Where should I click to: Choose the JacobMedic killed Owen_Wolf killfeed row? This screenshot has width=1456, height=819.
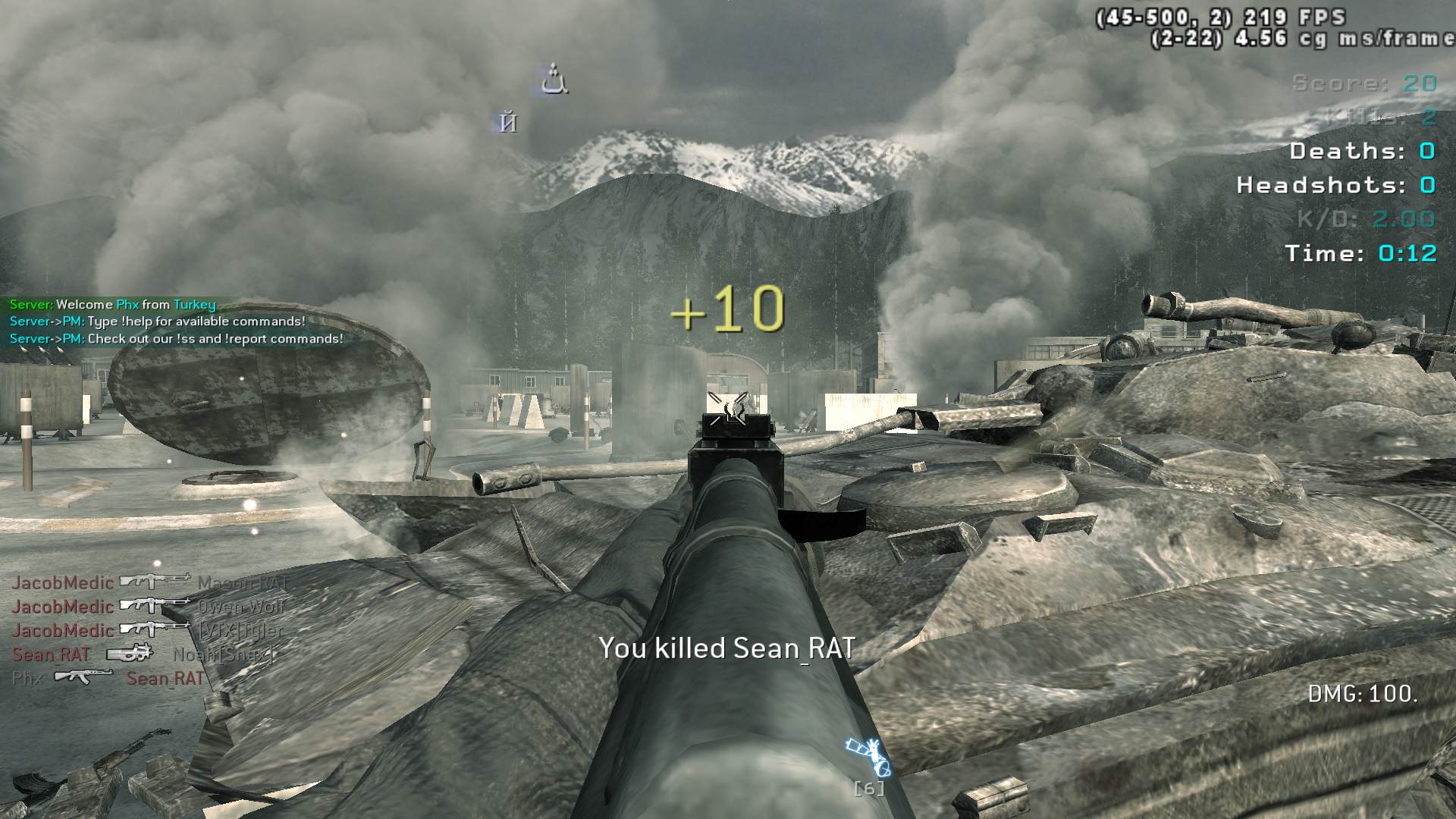(148, 607)
